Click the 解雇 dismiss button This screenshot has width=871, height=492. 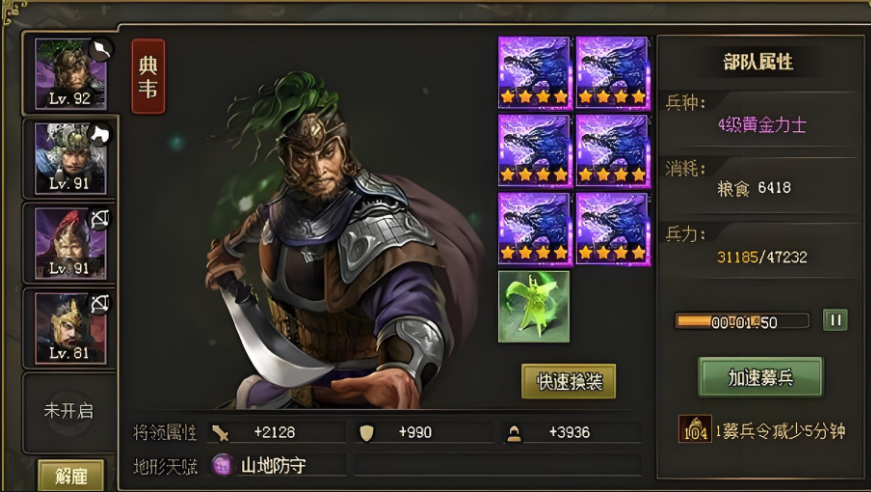(x=70, y=474)
